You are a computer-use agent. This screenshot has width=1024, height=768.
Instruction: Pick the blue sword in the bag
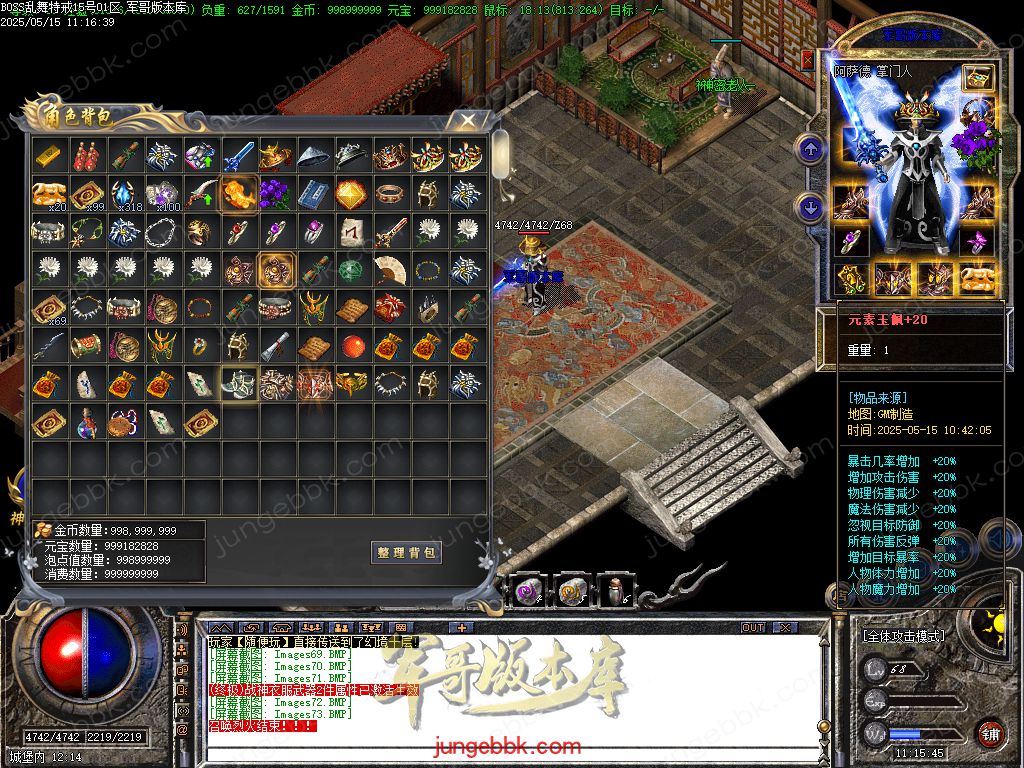pyautogui.click(x=239, y=157)
